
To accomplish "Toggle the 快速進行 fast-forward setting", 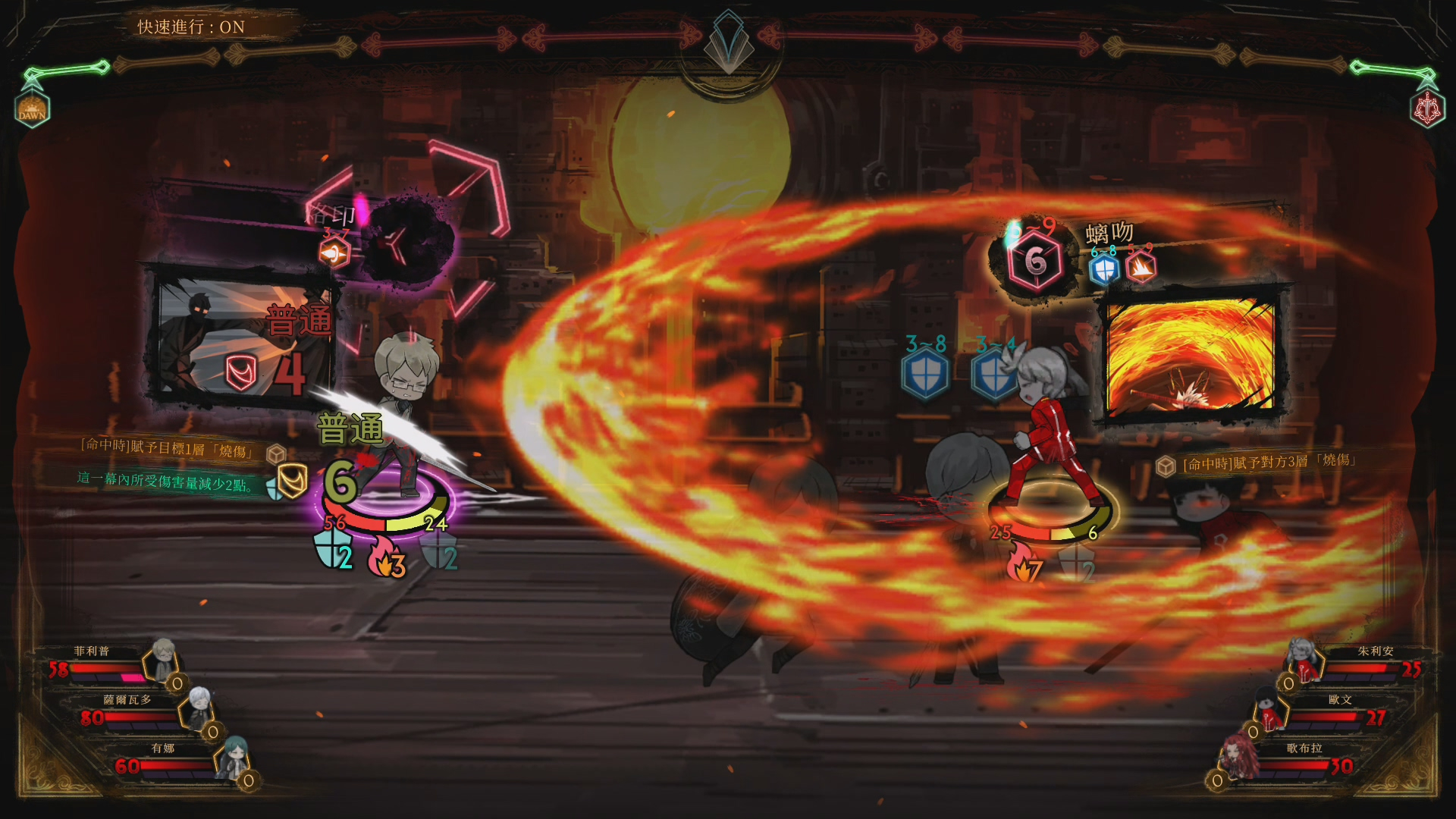I will (x=191, y=27).
